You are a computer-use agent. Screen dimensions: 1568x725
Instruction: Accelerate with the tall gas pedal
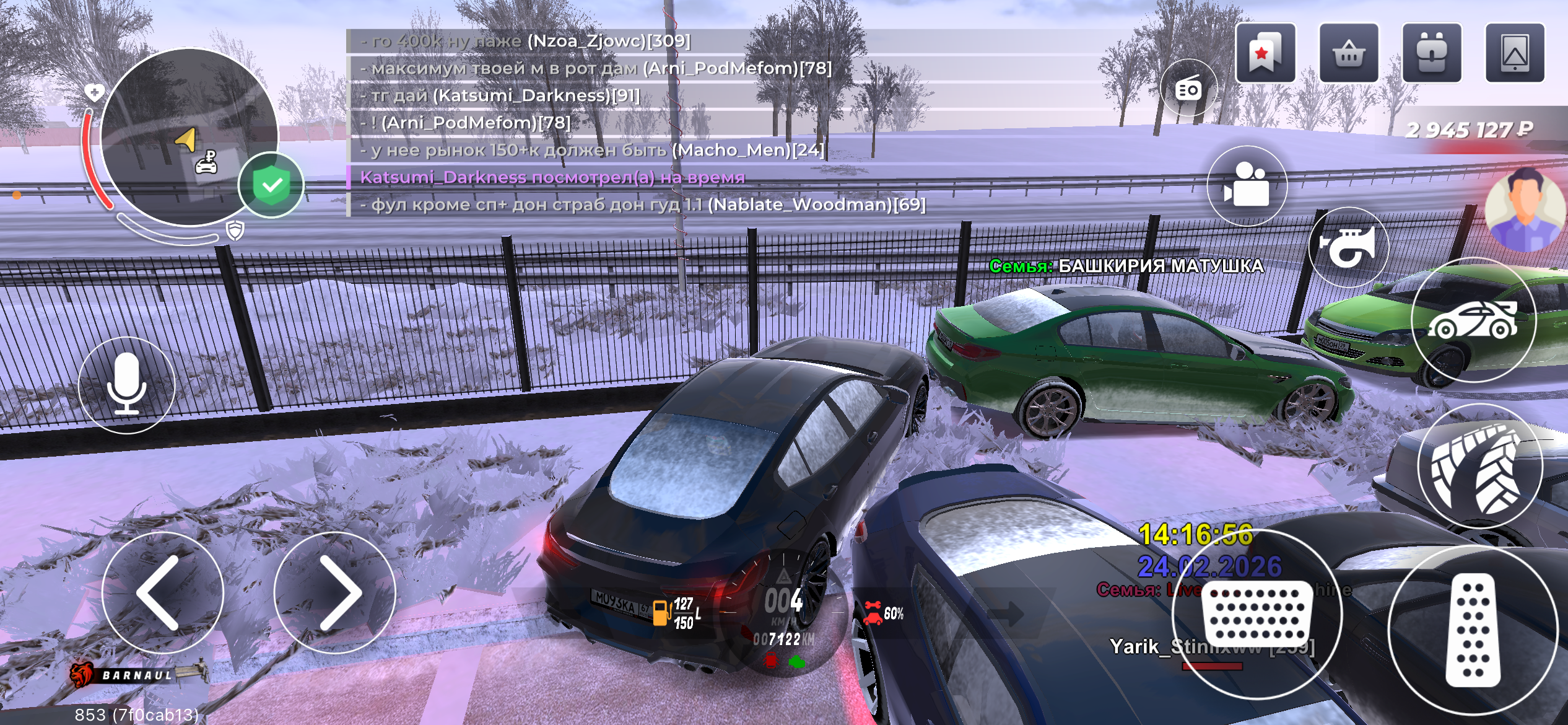point(1473,630)
